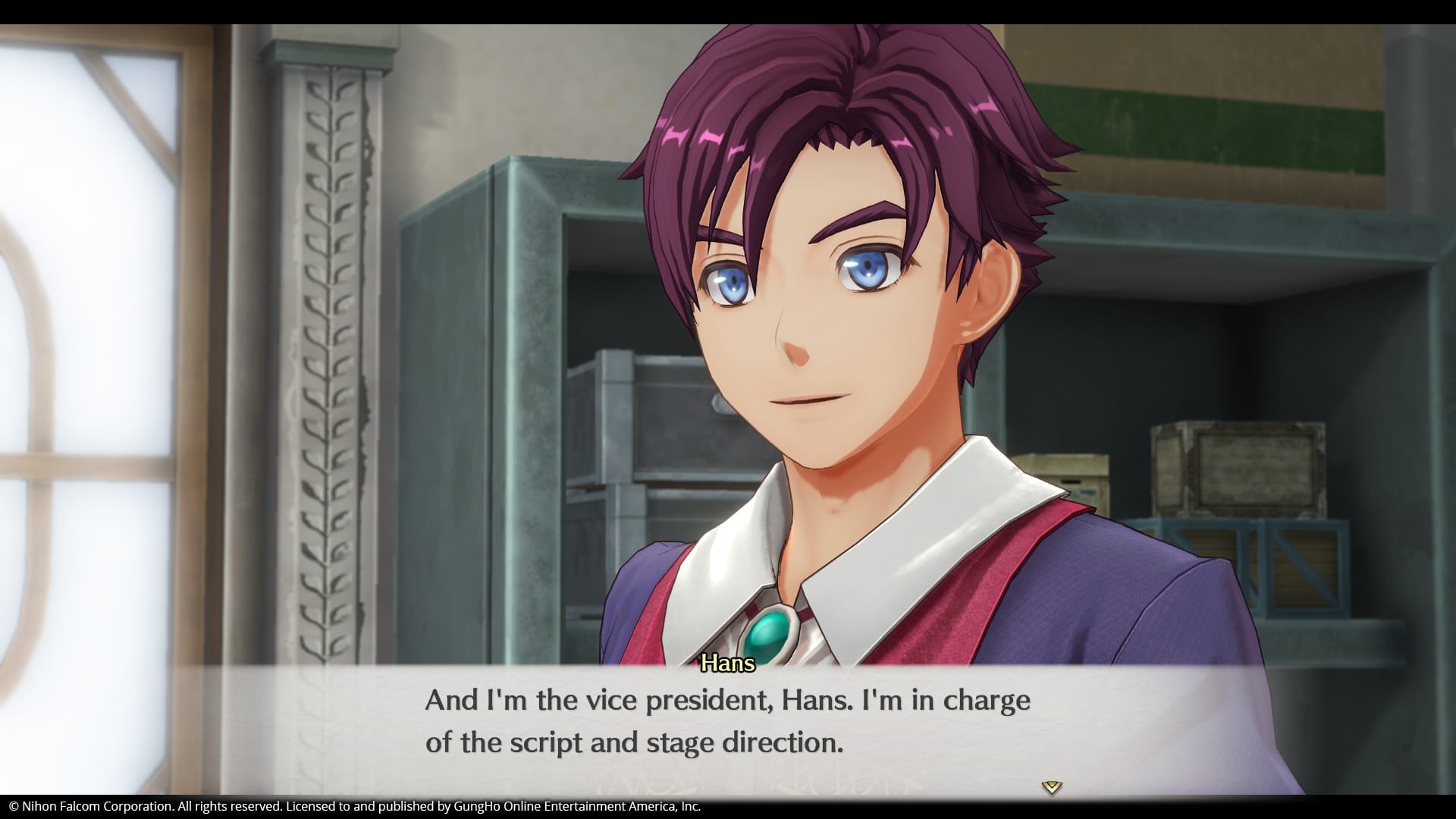Click Hans's dialogue text box to continue
Viewport: 1456px width, 819px height.
[726, 722]
